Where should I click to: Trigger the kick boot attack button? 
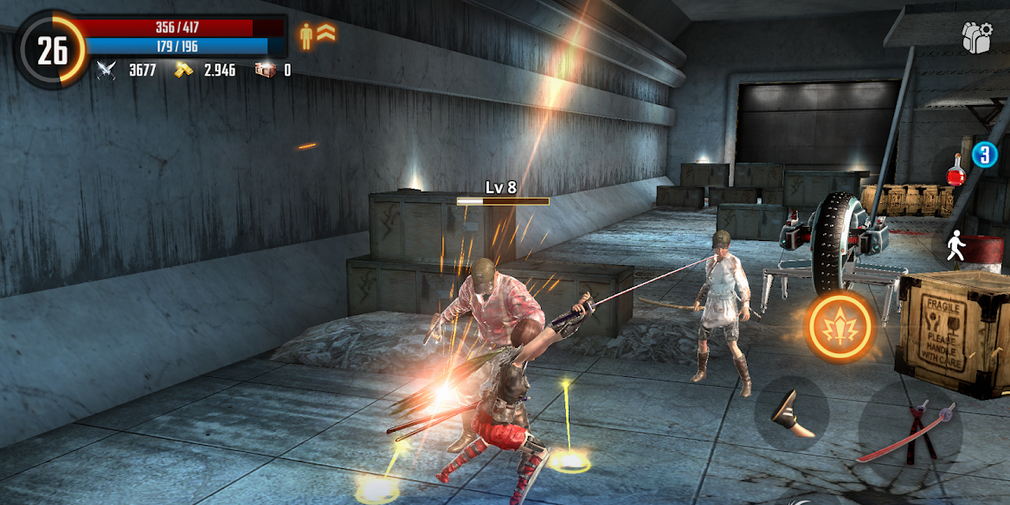click(x=791, y=413)
